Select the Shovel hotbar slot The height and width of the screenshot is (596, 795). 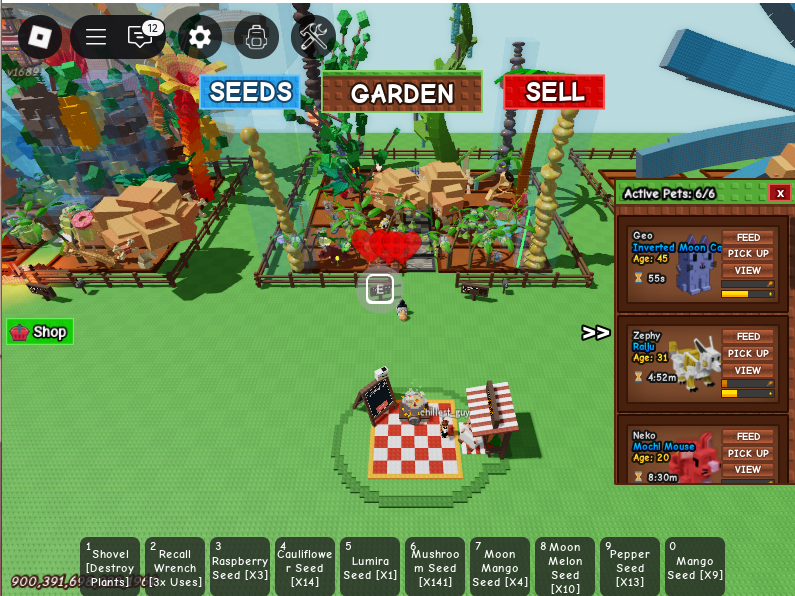(110, 567)
